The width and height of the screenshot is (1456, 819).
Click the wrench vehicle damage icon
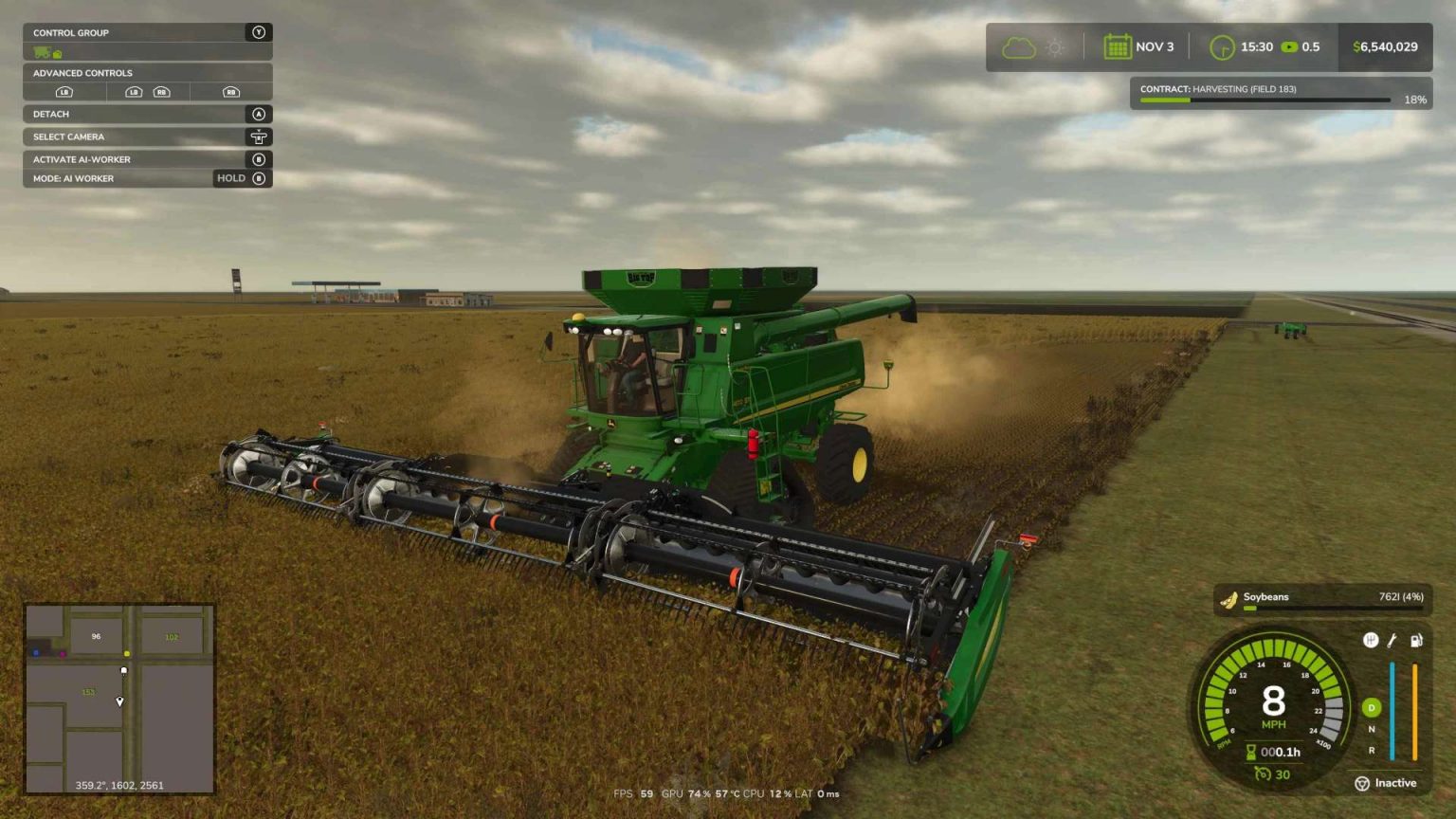[1392, 640]
